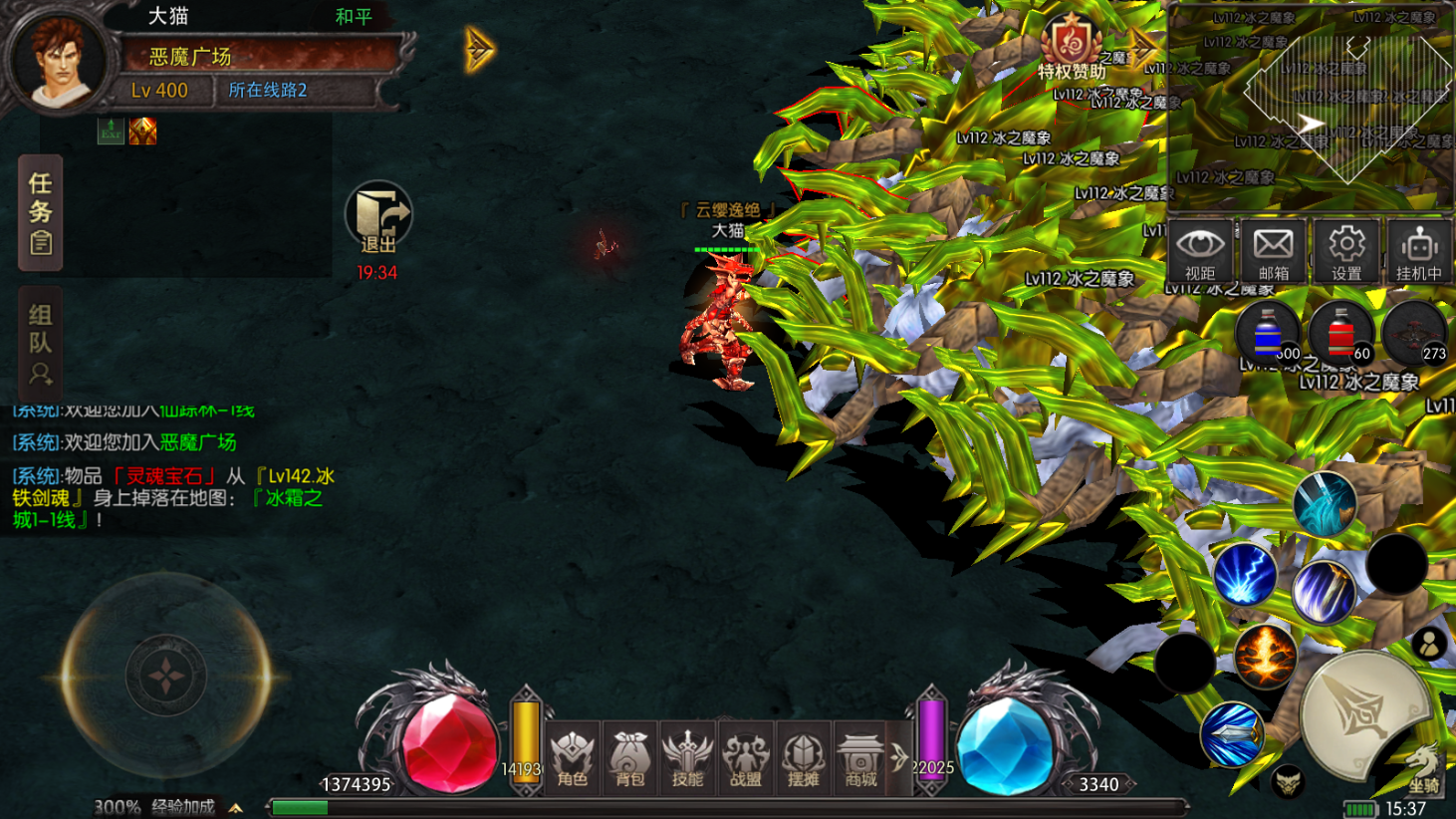Use the red health potion
The height and width of the screenshot is (819, 1456).
pyautogui.click(x=1341, y=334)
